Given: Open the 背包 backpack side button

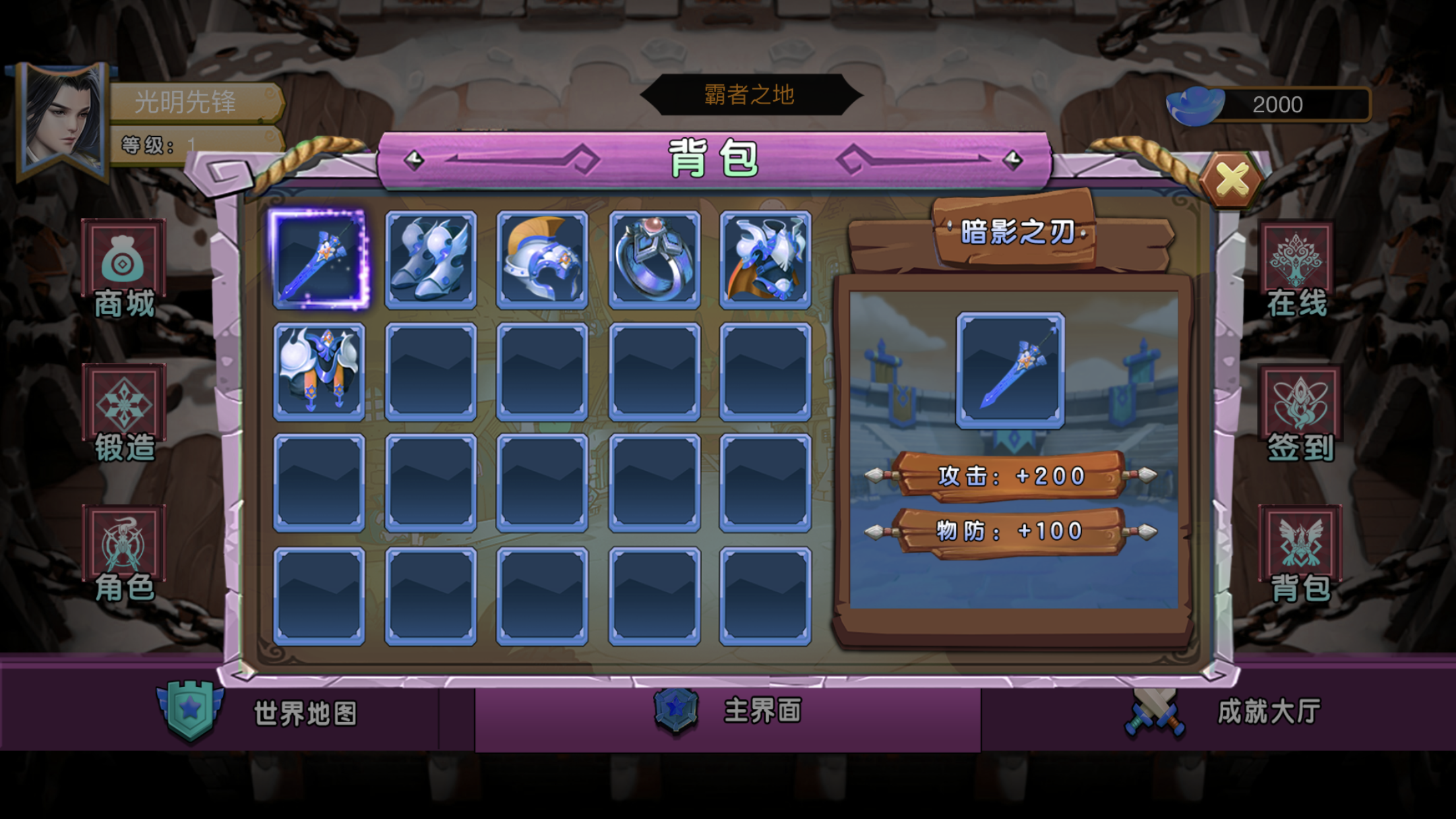Looking at the screenshot, I should pos(1300,555).
